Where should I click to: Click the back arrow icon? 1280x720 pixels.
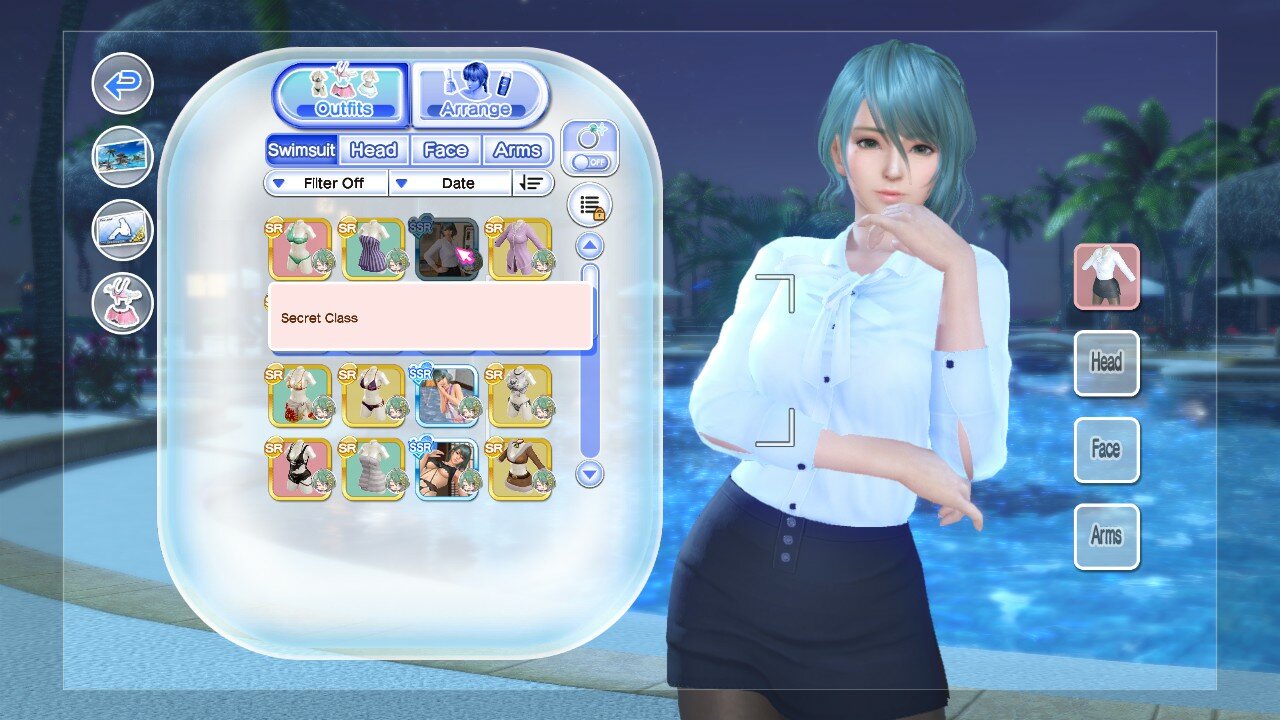(121, 83)
